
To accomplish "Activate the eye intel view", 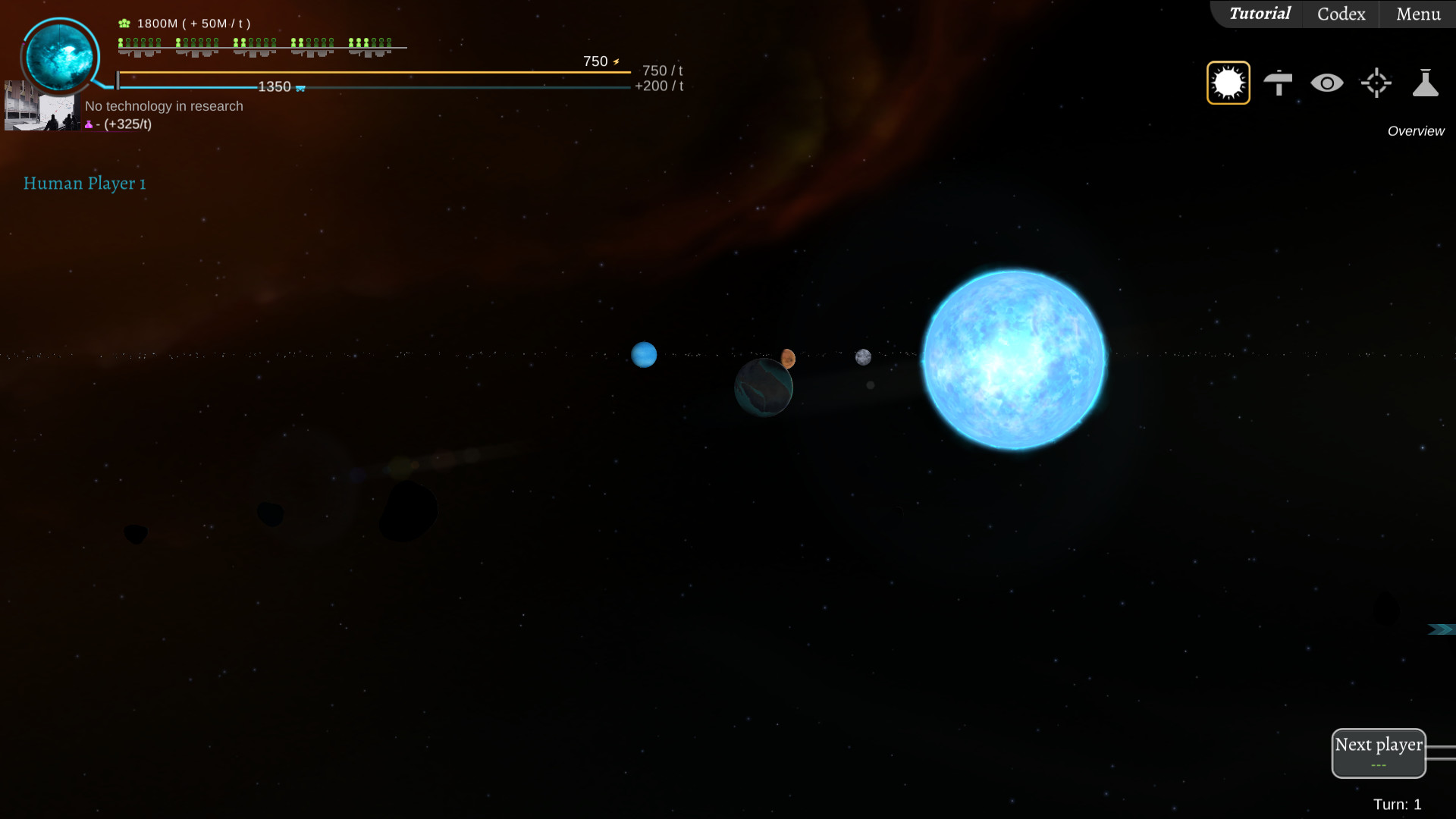I will [x=1327, y=82].
